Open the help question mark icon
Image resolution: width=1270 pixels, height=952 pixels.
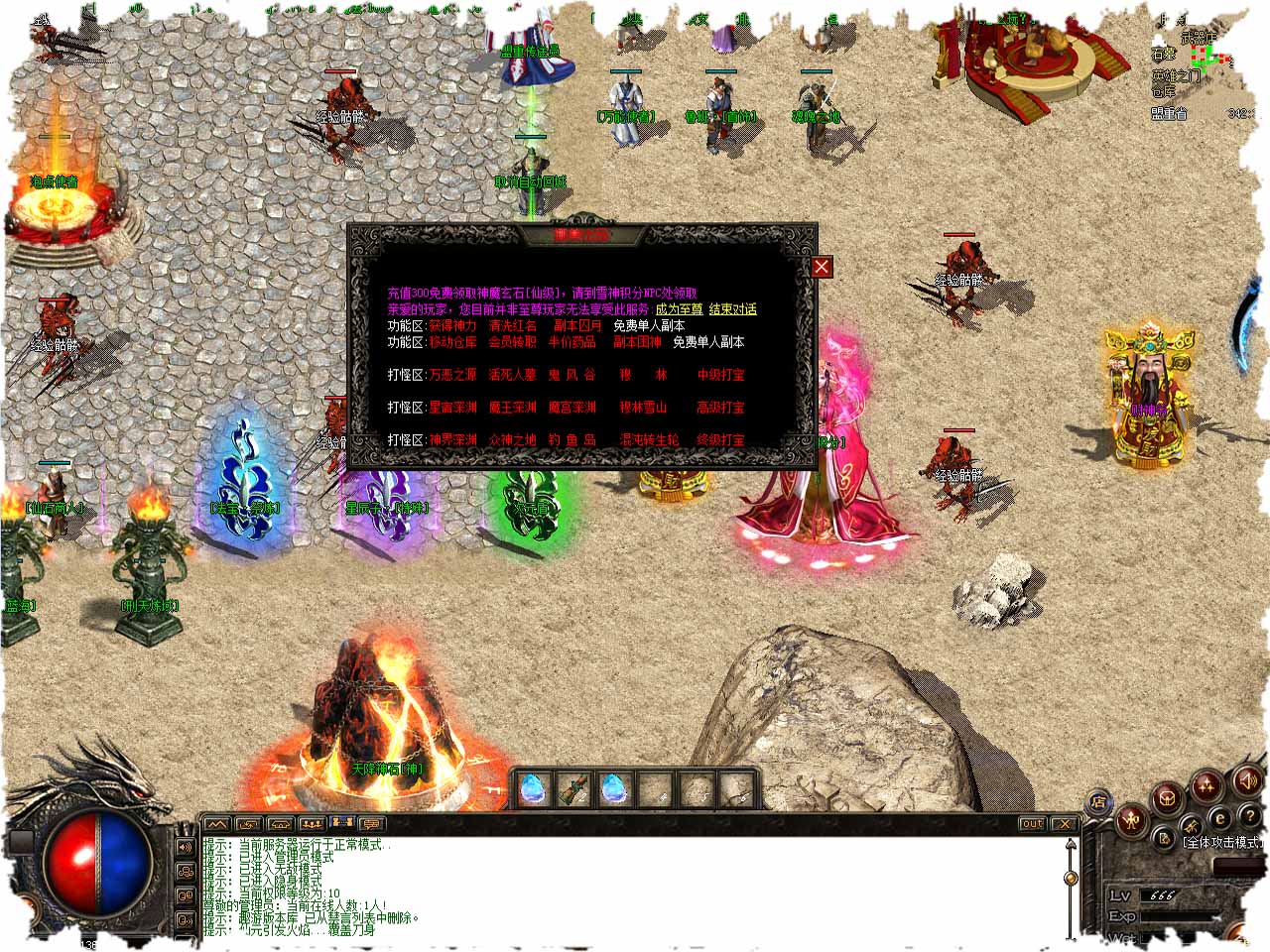pyautogui.click(x=1250, y=815)
